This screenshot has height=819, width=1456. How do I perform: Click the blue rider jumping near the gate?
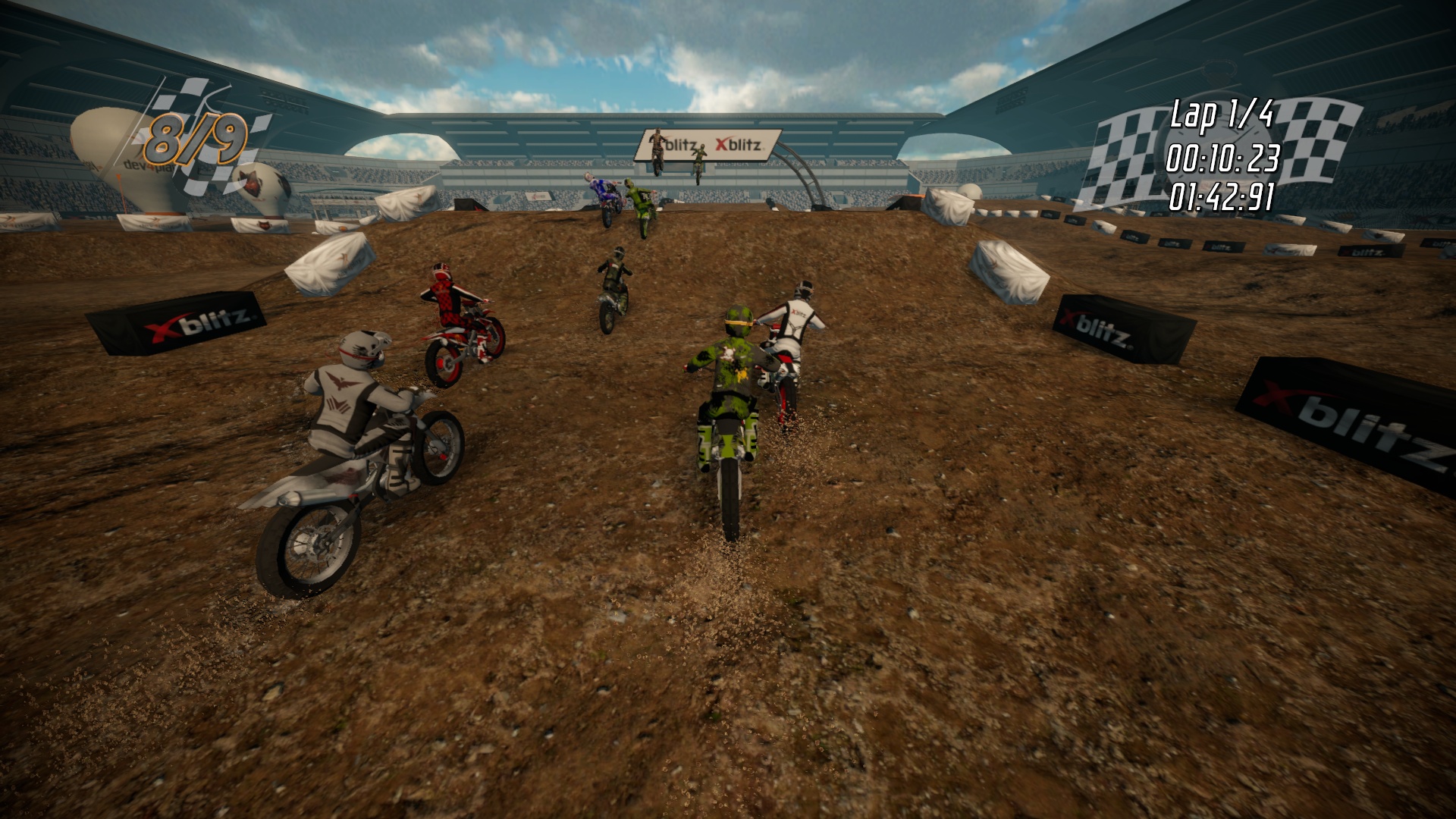(x=601, y=188)
